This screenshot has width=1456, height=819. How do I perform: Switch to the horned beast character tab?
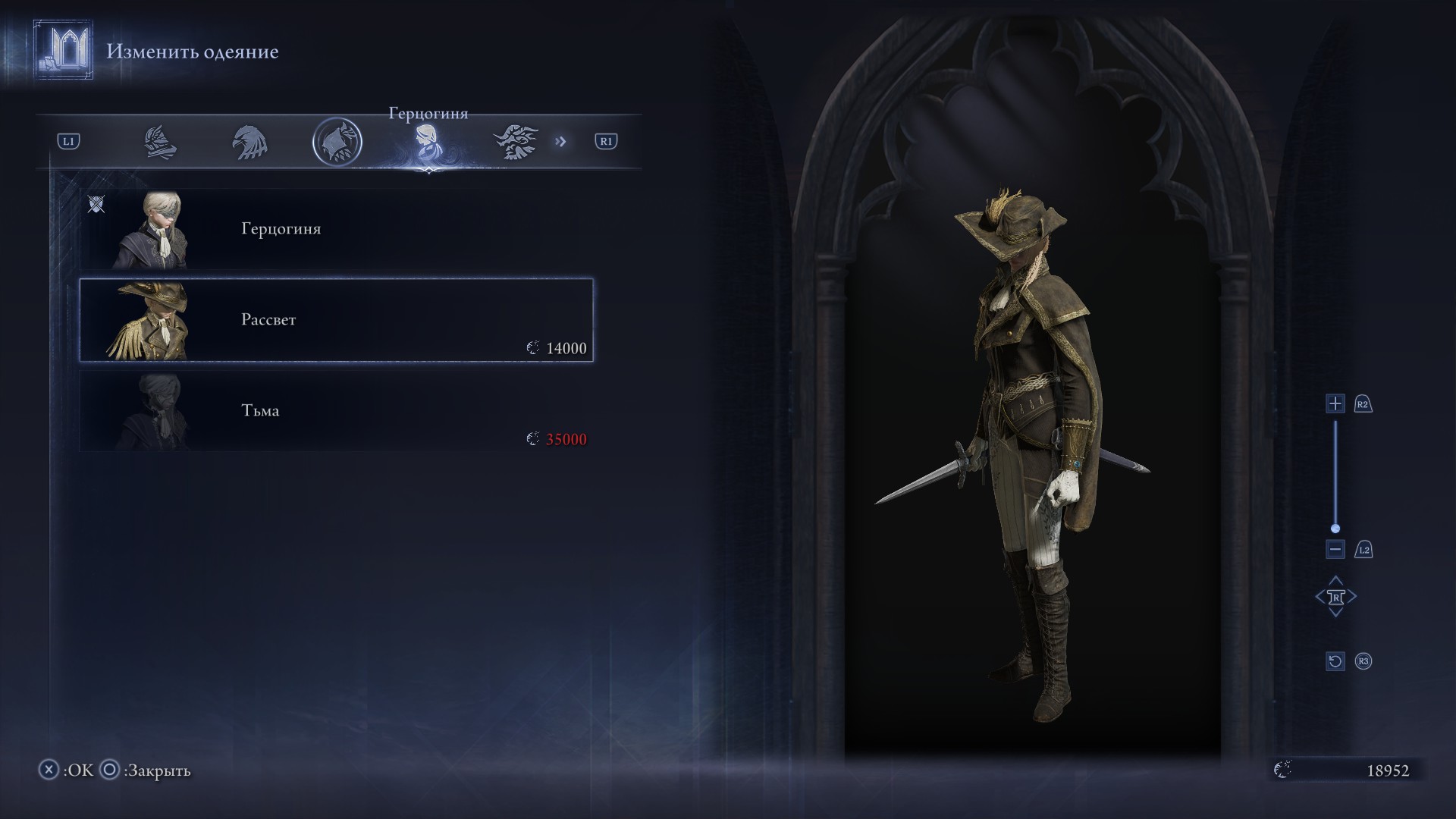click(x=516, y=142)
